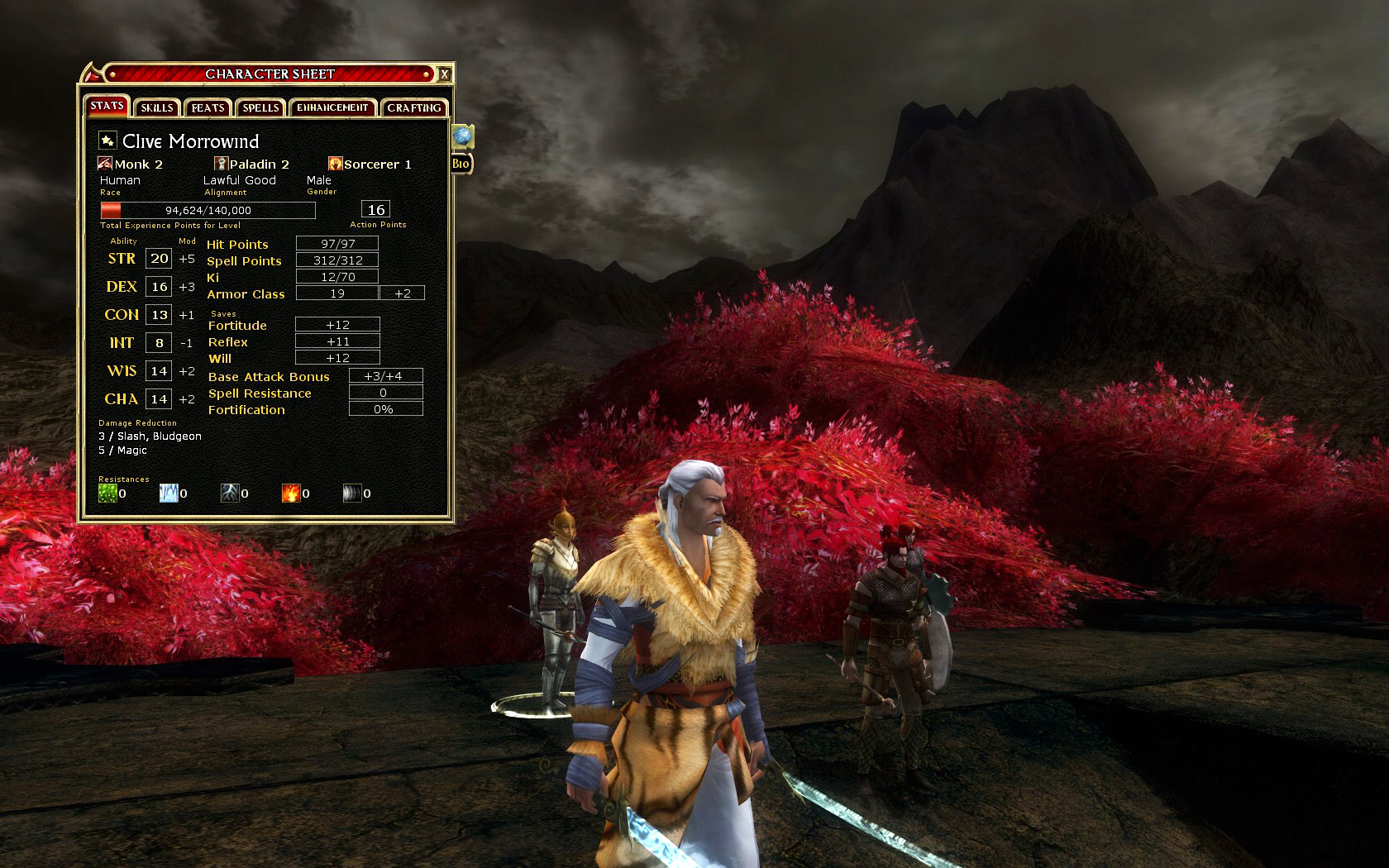
Task: Select the Monk class icon
Action: click(x=105, y=164)
